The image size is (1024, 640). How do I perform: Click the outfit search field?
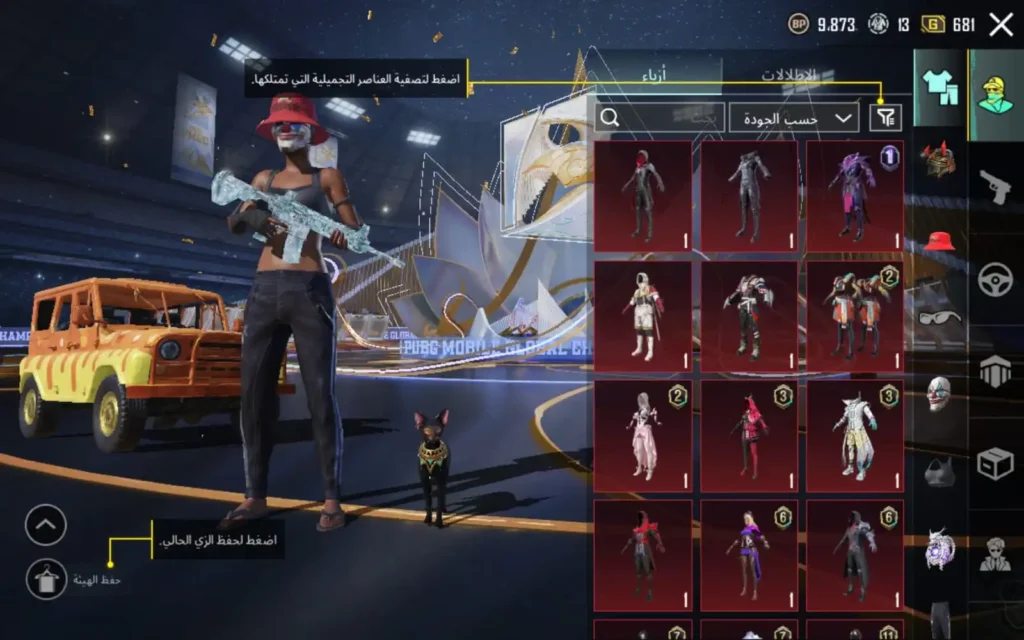click(x=660, y=118)
